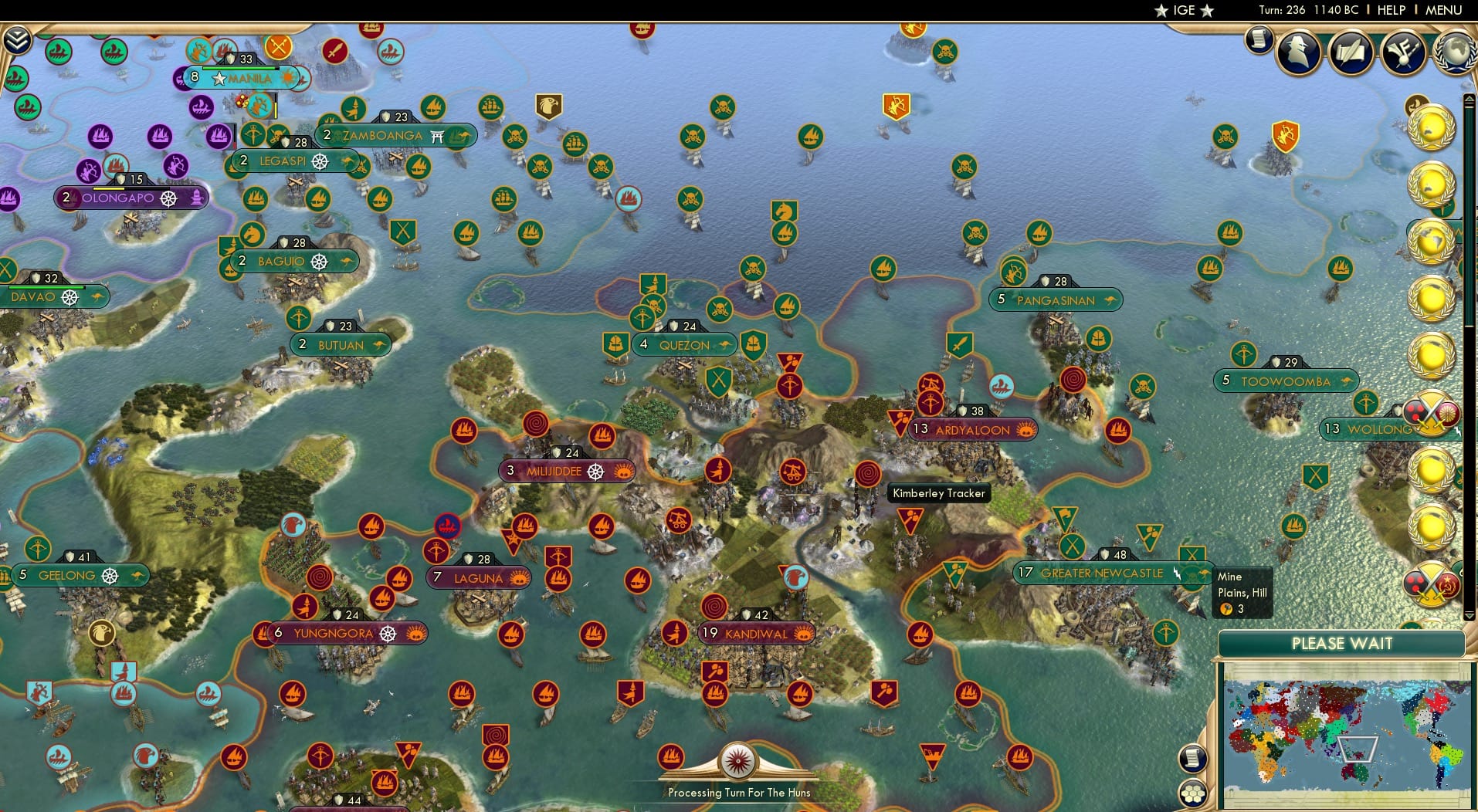
Task: Open the MENU from the top bar
Action: [x=1442, y=10]
